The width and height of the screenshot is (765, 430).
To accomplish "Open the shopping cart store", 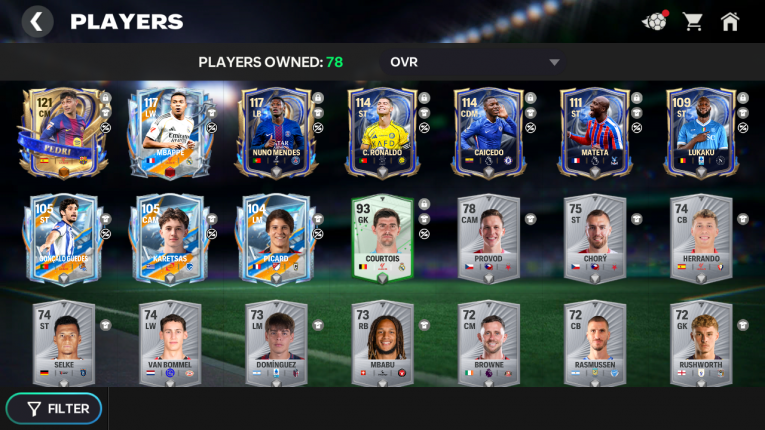I will [x=692, y=21].
